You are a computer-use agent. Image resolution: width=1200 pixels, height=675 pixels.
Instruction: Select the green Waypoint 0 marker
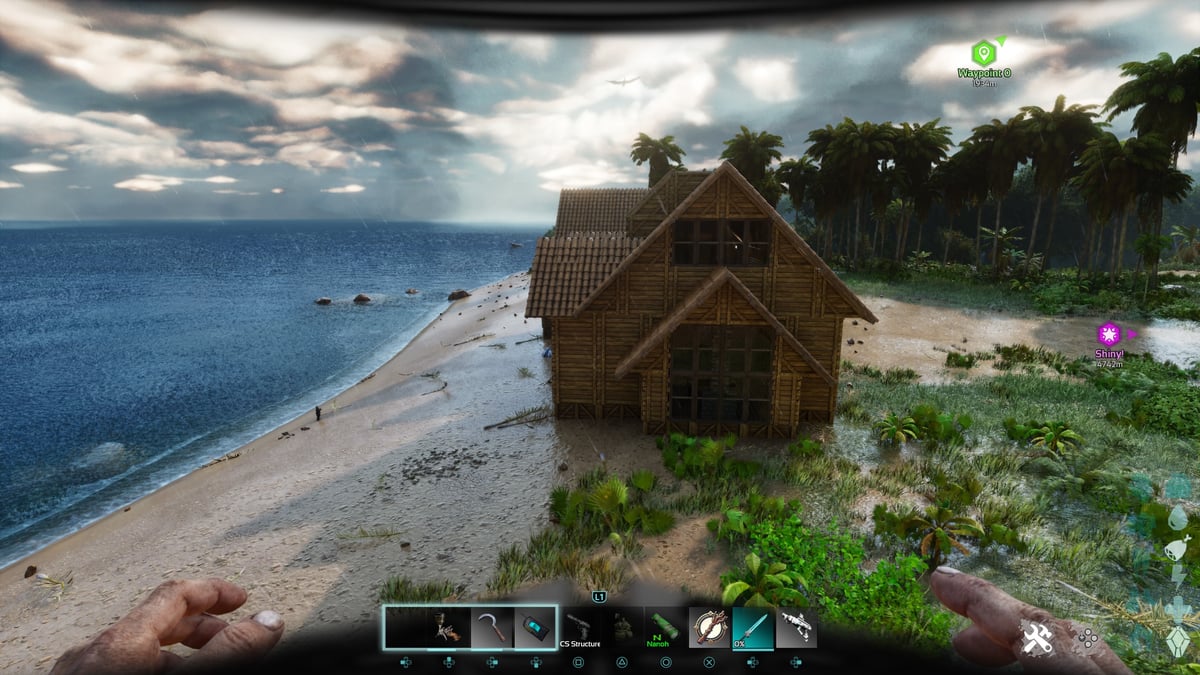(984, 52)
